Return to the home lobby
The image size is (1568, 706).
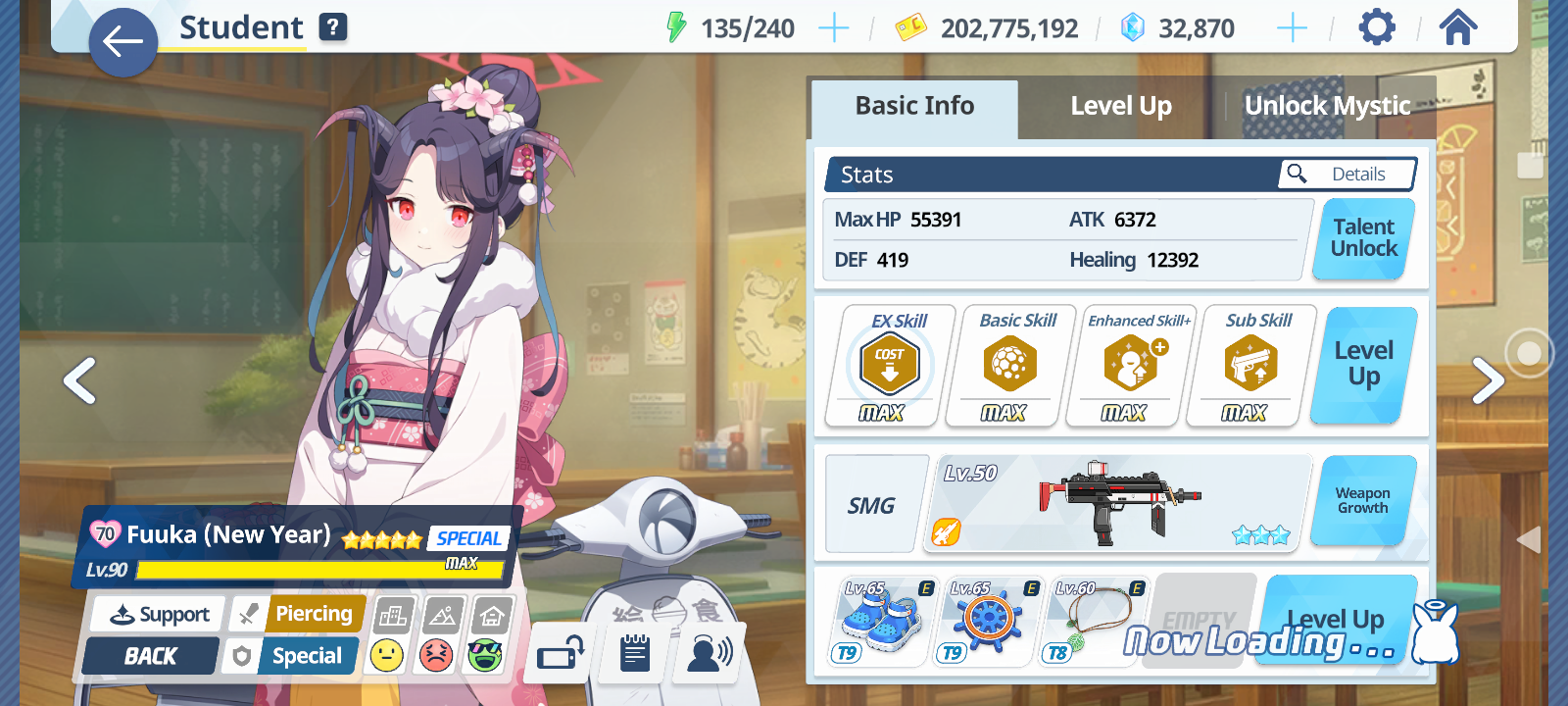pyautogui.click(x=1457, y=27)
